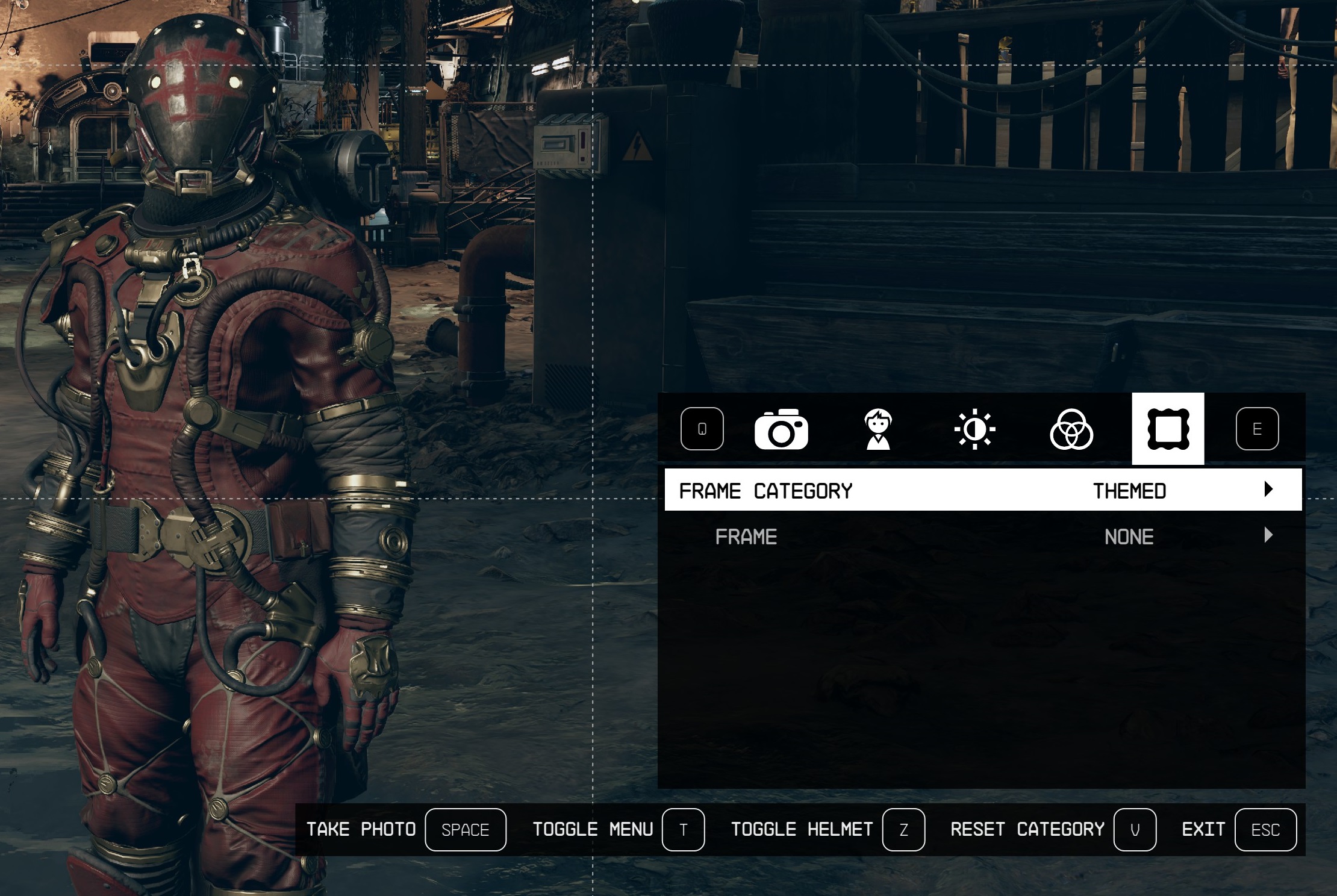Hide the interface with Toggle Menu
Screen dimensions: 1337x896
pyautogui.click(x=683, y=830)
